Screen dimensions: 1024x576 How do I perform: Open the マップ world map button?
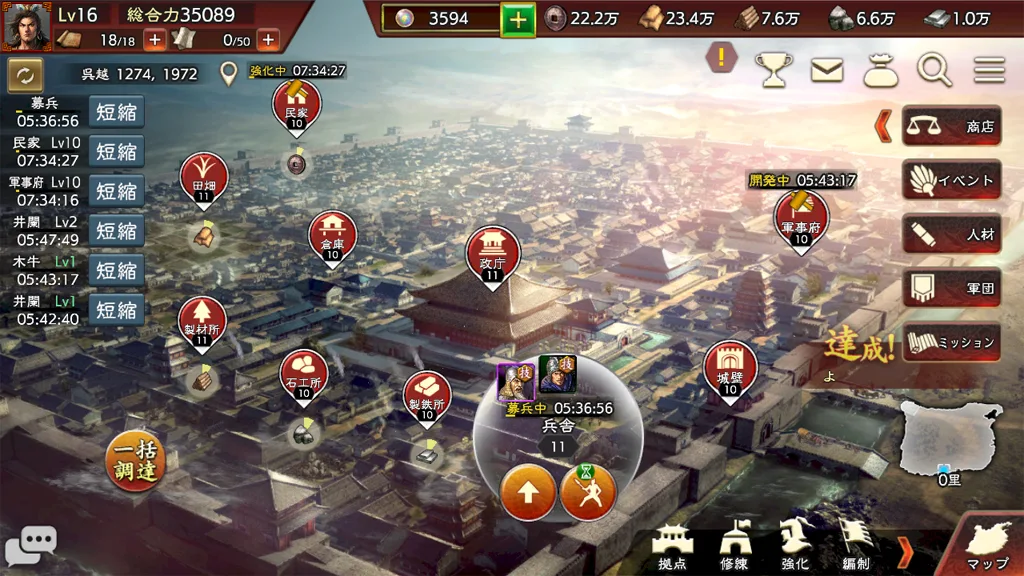[985, 546]
